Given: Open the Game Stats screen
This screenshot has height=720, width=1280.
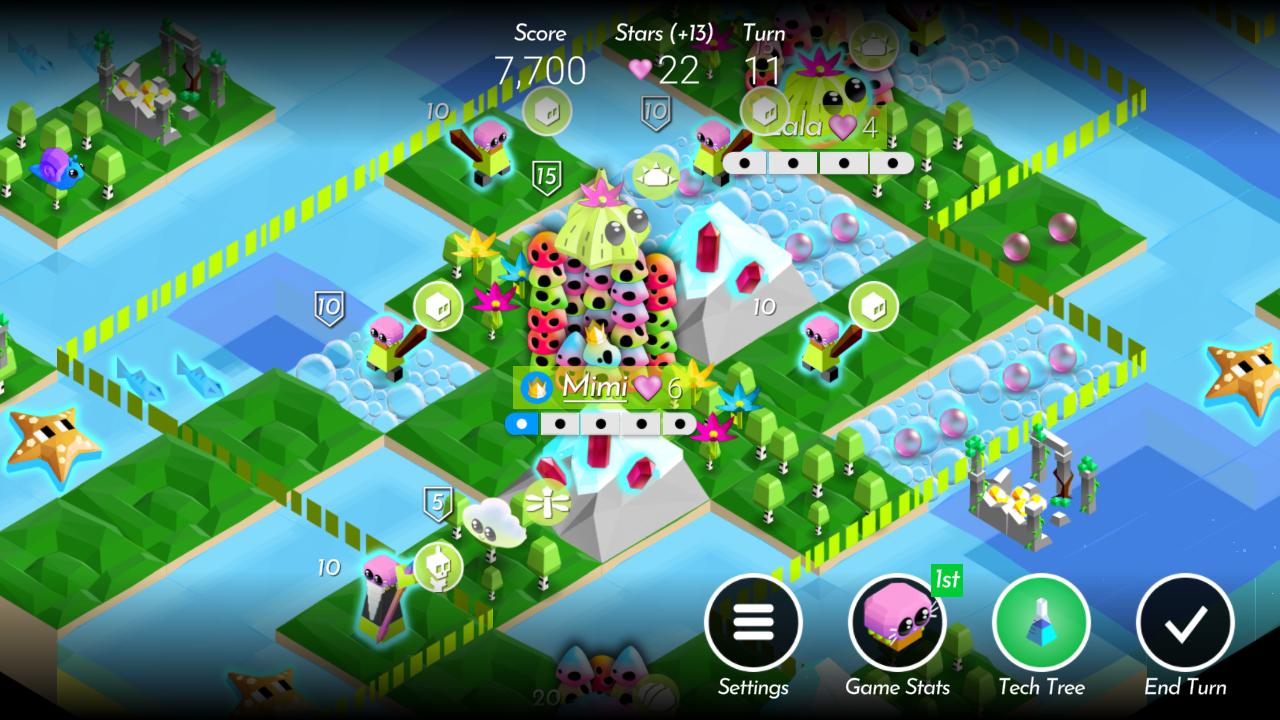Looking at the screenshot, I should pos(897,622).
